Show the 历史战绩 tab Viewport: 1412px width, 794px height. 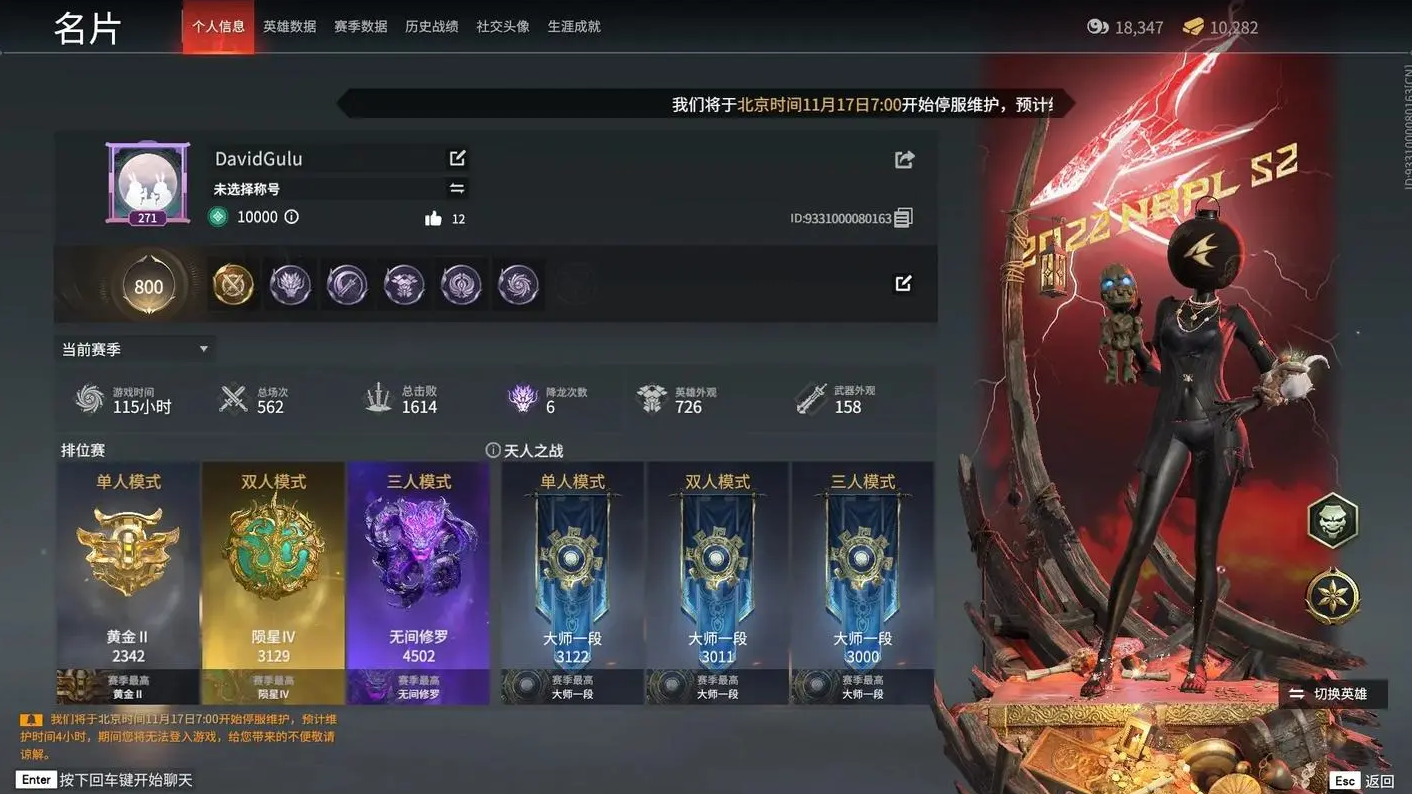click(x=431, y=27)
